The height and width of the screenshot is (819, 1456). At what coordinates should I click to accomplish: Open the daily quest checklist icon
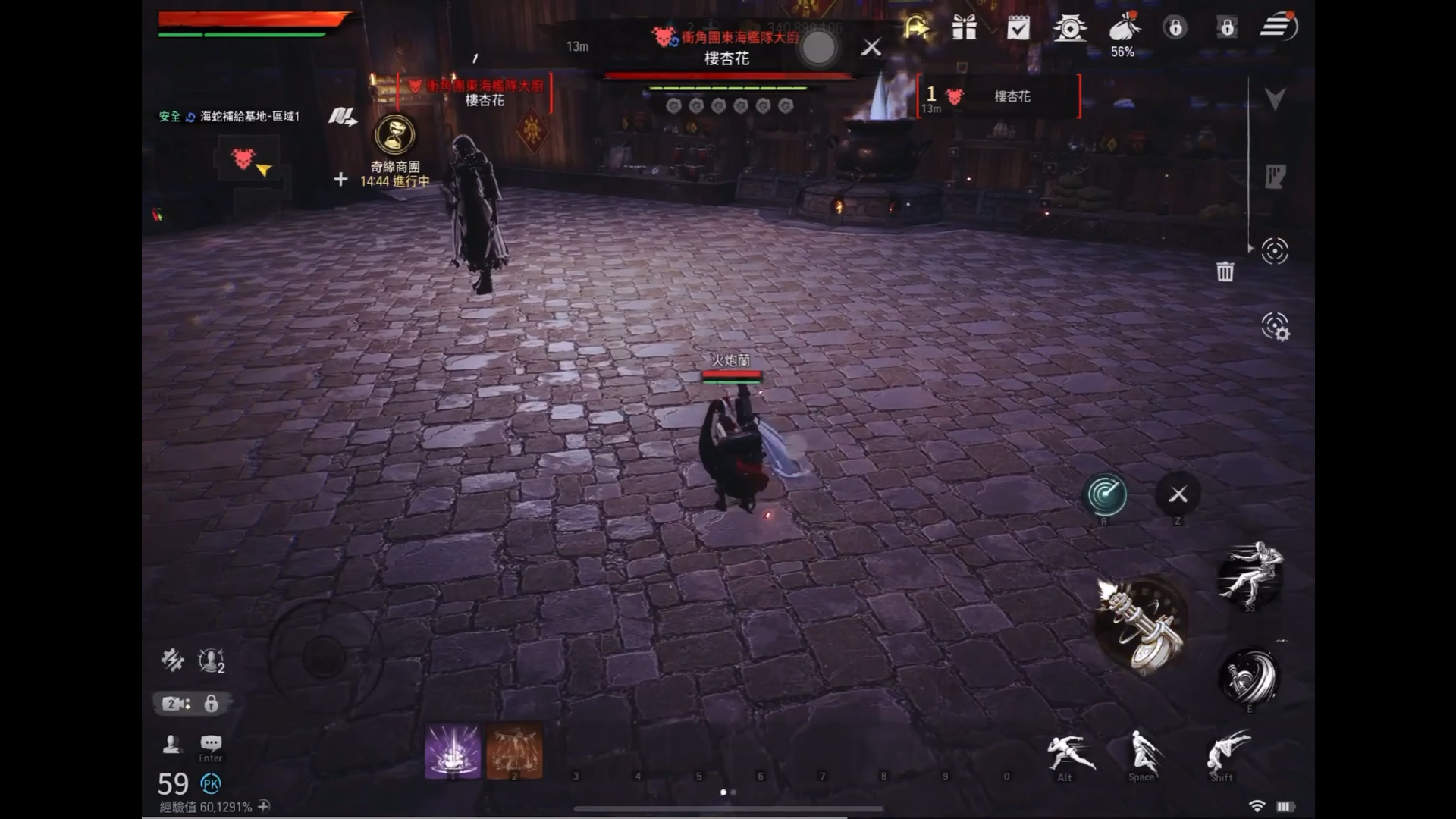[x=1018, y=28]
